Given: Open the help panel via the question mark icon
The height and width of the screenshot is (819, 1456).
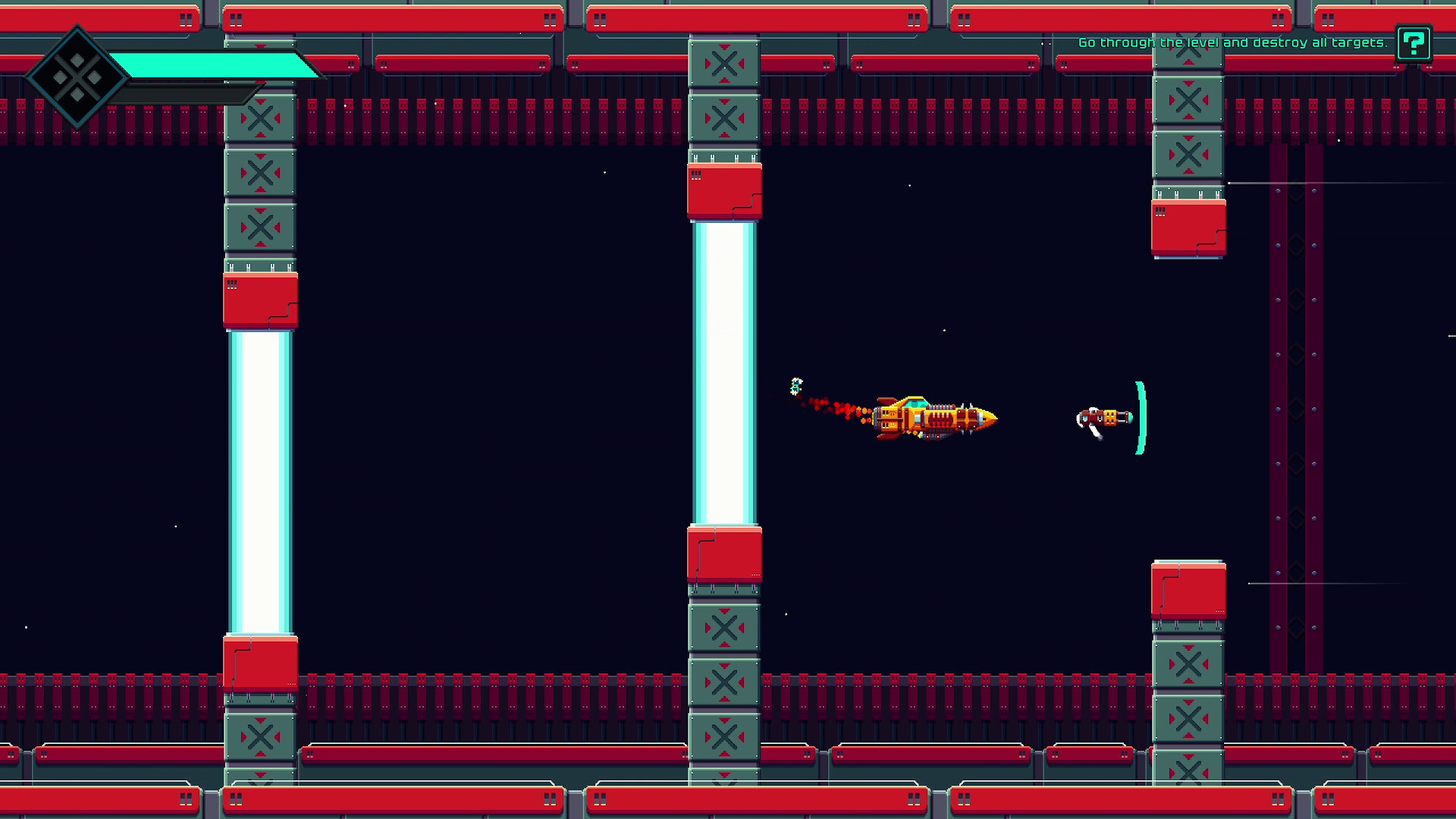Looking at the screenshot, I should (1412, 44).
